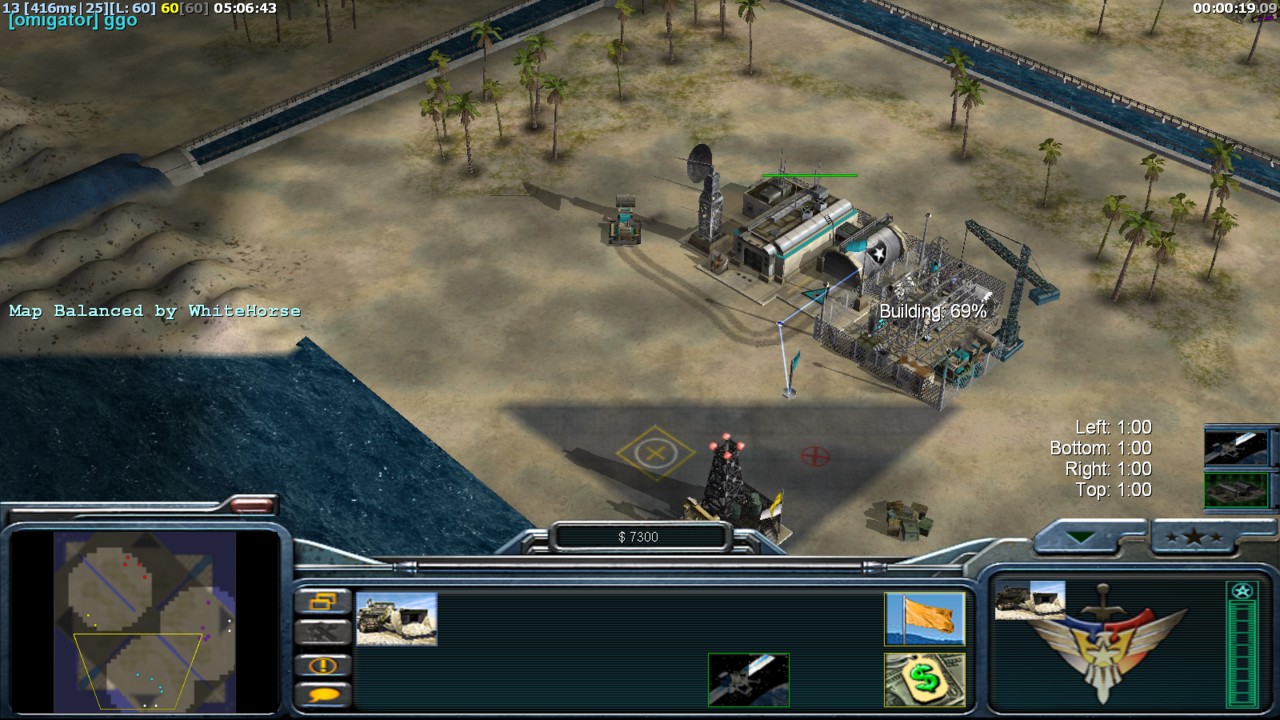This screenshot has width=1280, height=720.
Task: Click the idle worker hammer button
Action: tap(325, 632)
